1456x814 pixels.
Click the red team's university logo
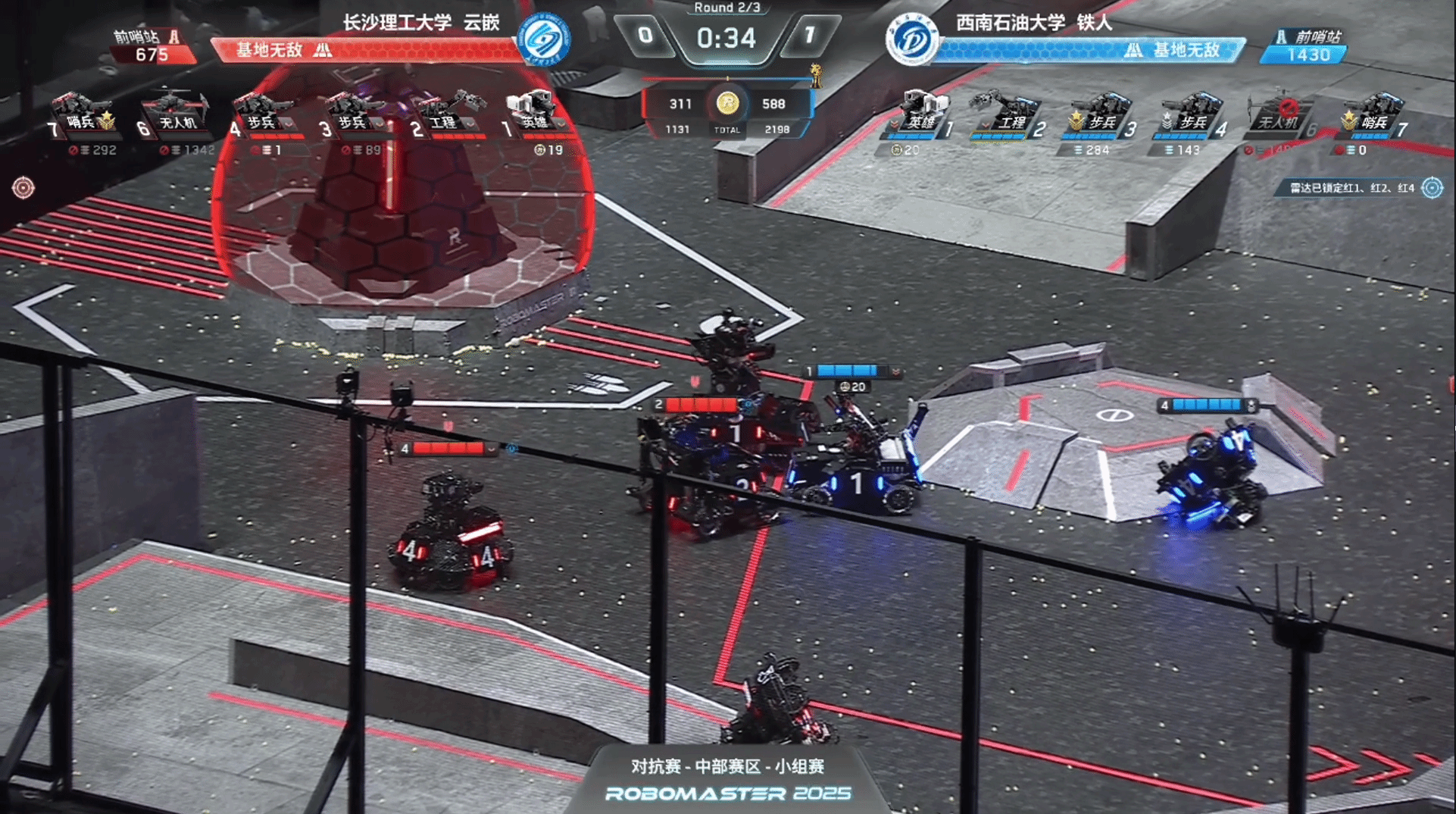(543, 39)
